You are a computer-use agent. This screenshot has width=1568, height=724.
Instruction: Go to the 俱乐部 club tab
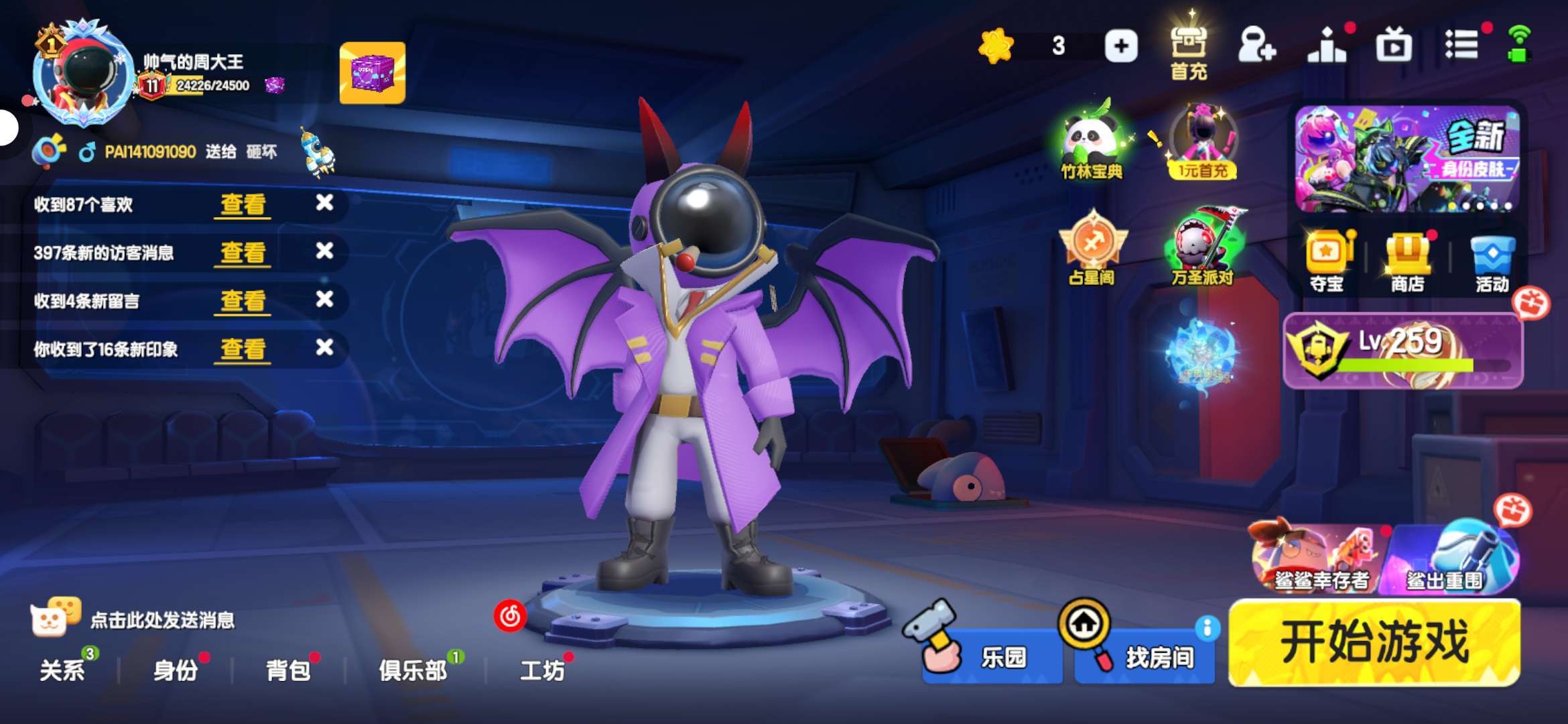click(x=413, y=670)
